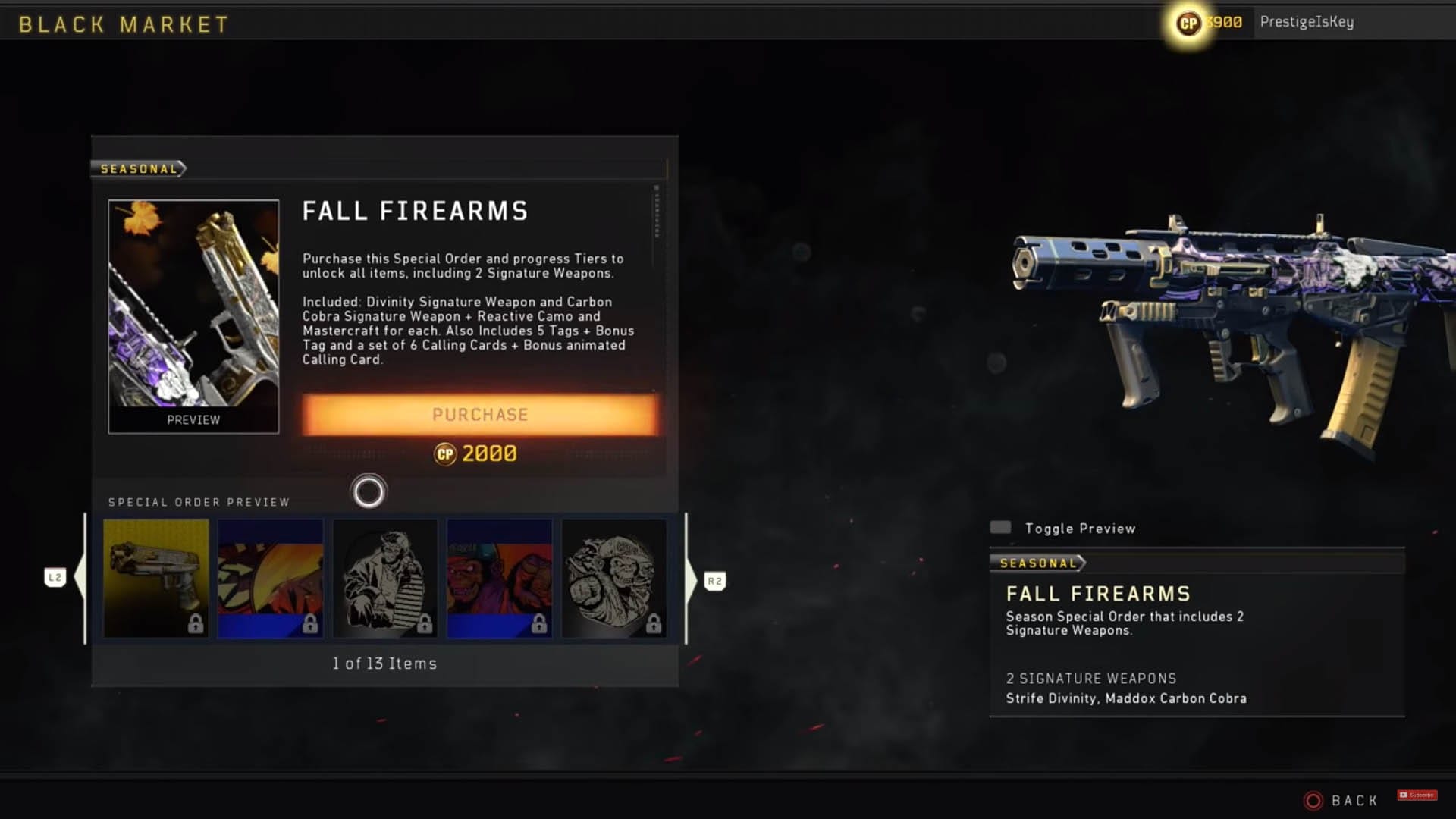
Task: Purchase the Fall Firearms special order
Action: pos(480,415)
